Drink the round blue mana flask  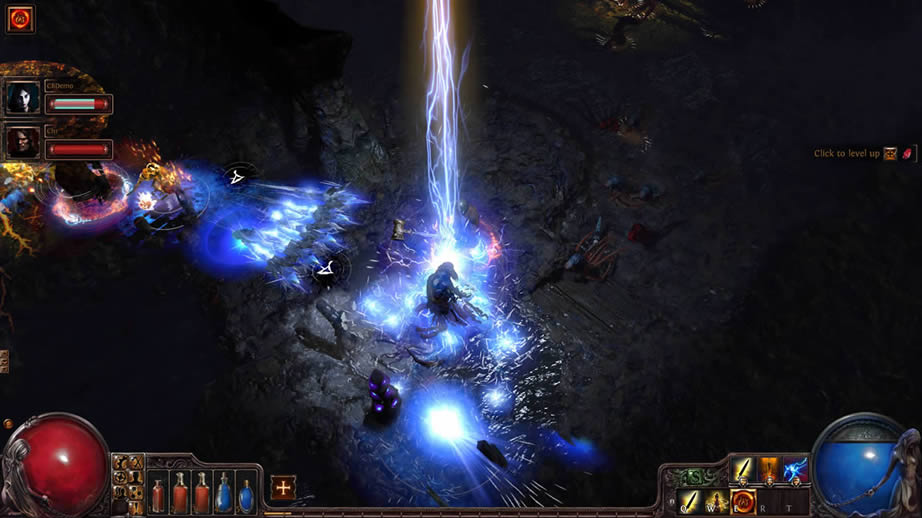click(x=246, y=492)
